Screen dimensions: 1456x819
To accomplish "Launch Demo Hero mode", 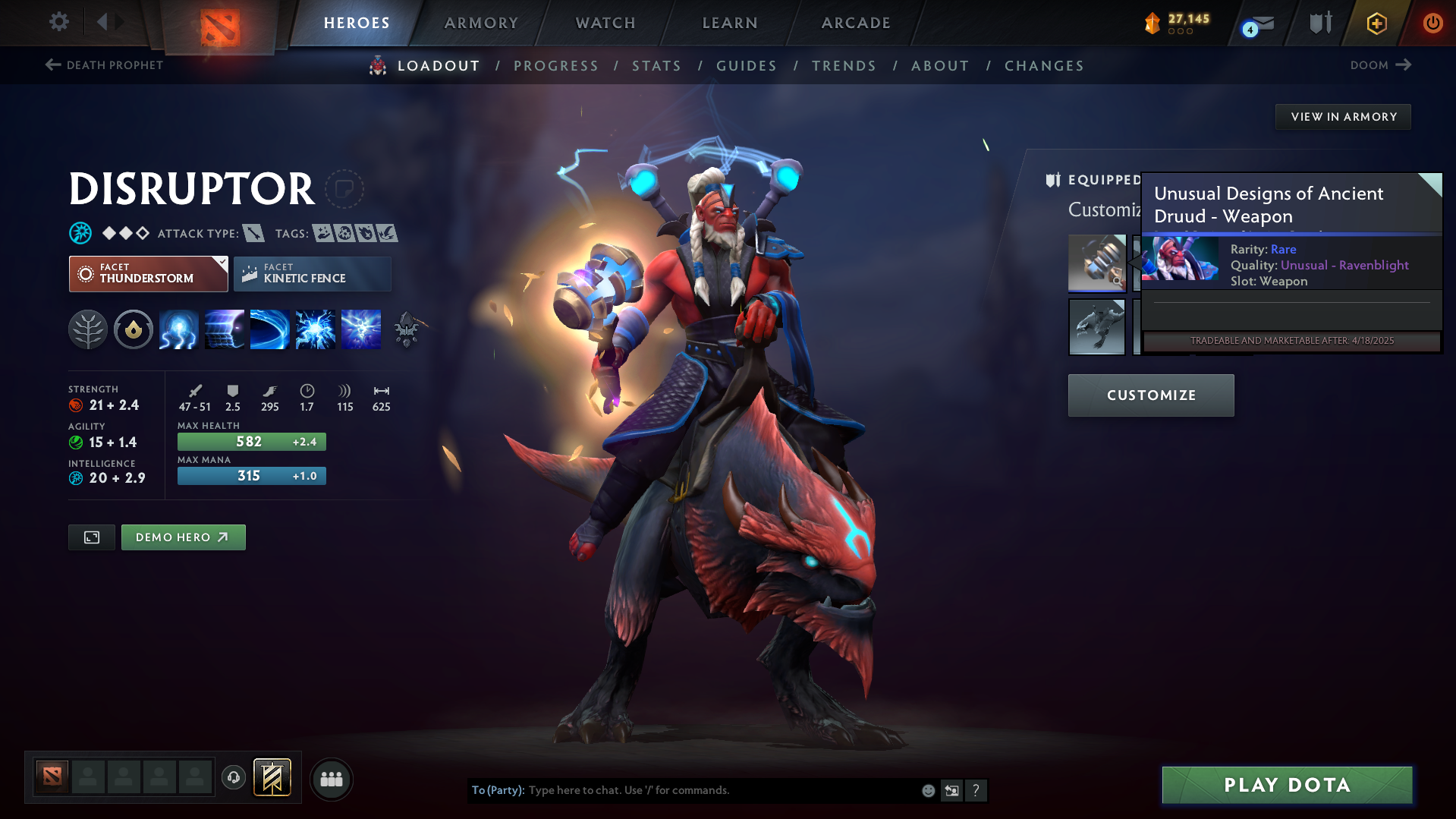I will 183,537.
